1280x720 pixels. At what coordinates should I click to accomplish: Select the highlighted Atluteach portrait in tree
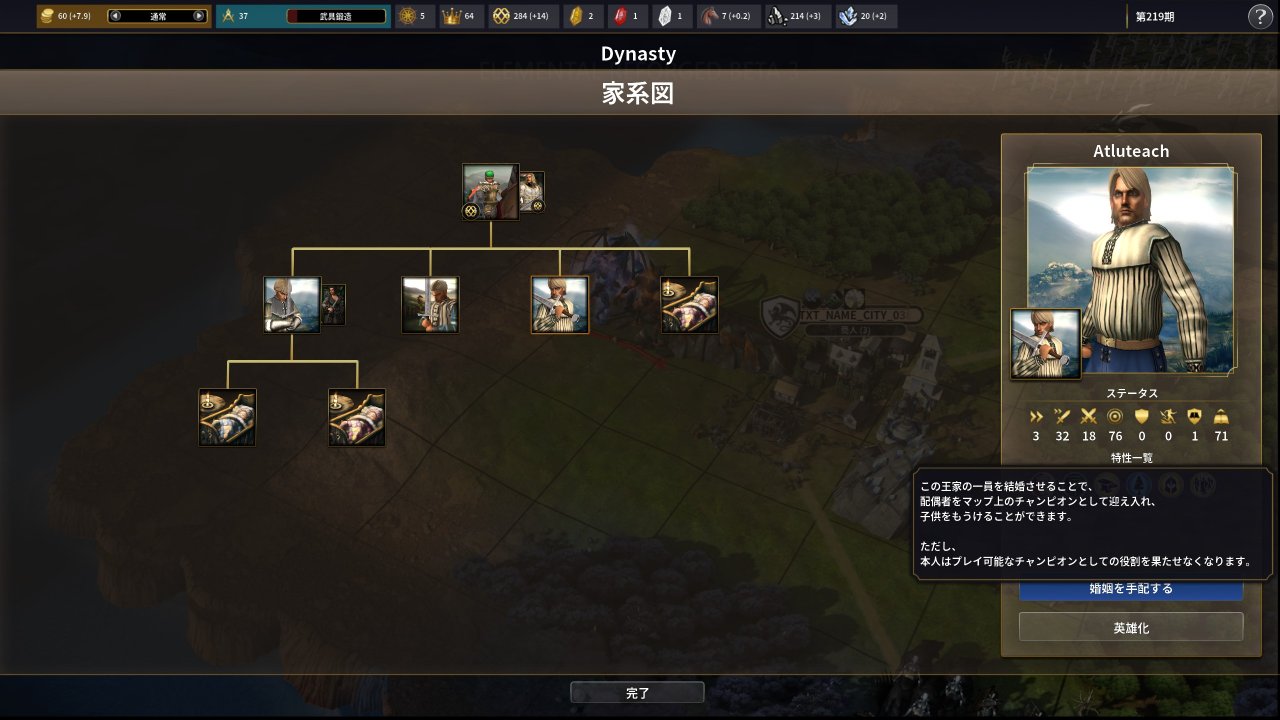tap(560, 305)
